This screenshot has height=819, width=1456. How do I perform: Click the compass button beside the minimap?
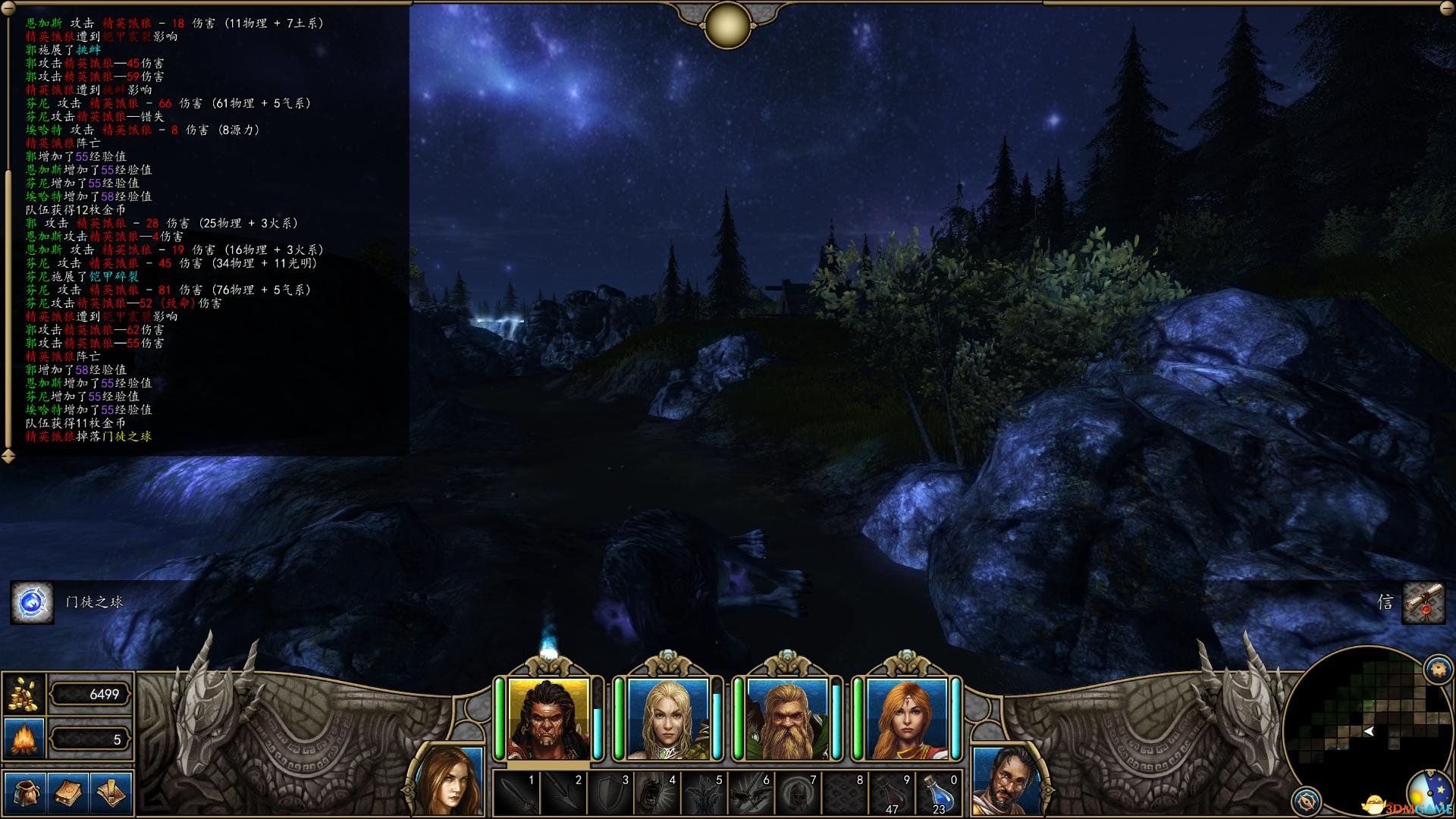tap(1306, 801)
